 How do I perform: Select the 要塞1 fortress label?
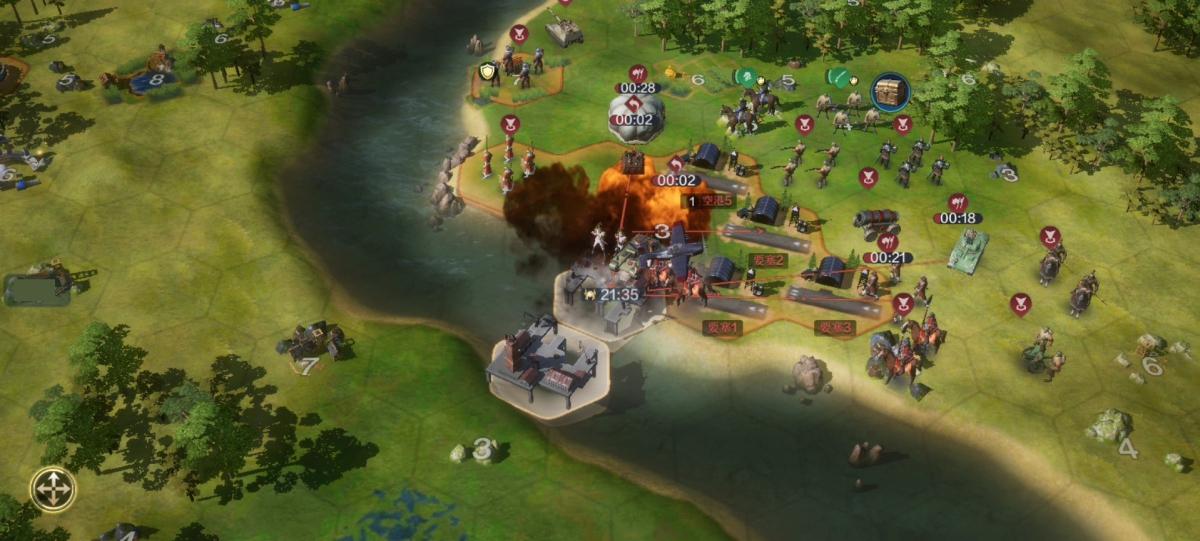pyautogui.click(x=721, y=327)
